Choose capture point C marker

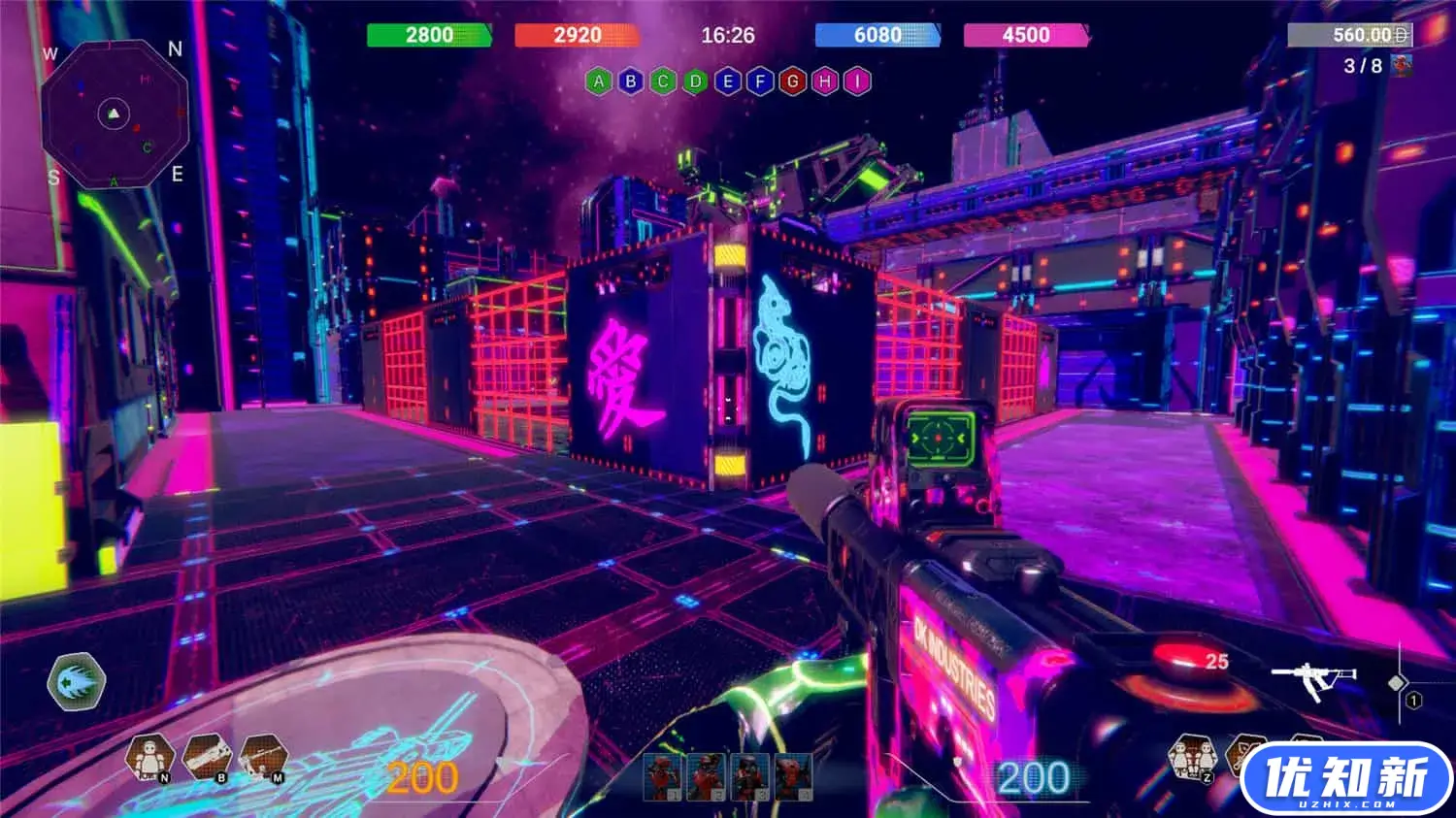(x=663, y=82)
